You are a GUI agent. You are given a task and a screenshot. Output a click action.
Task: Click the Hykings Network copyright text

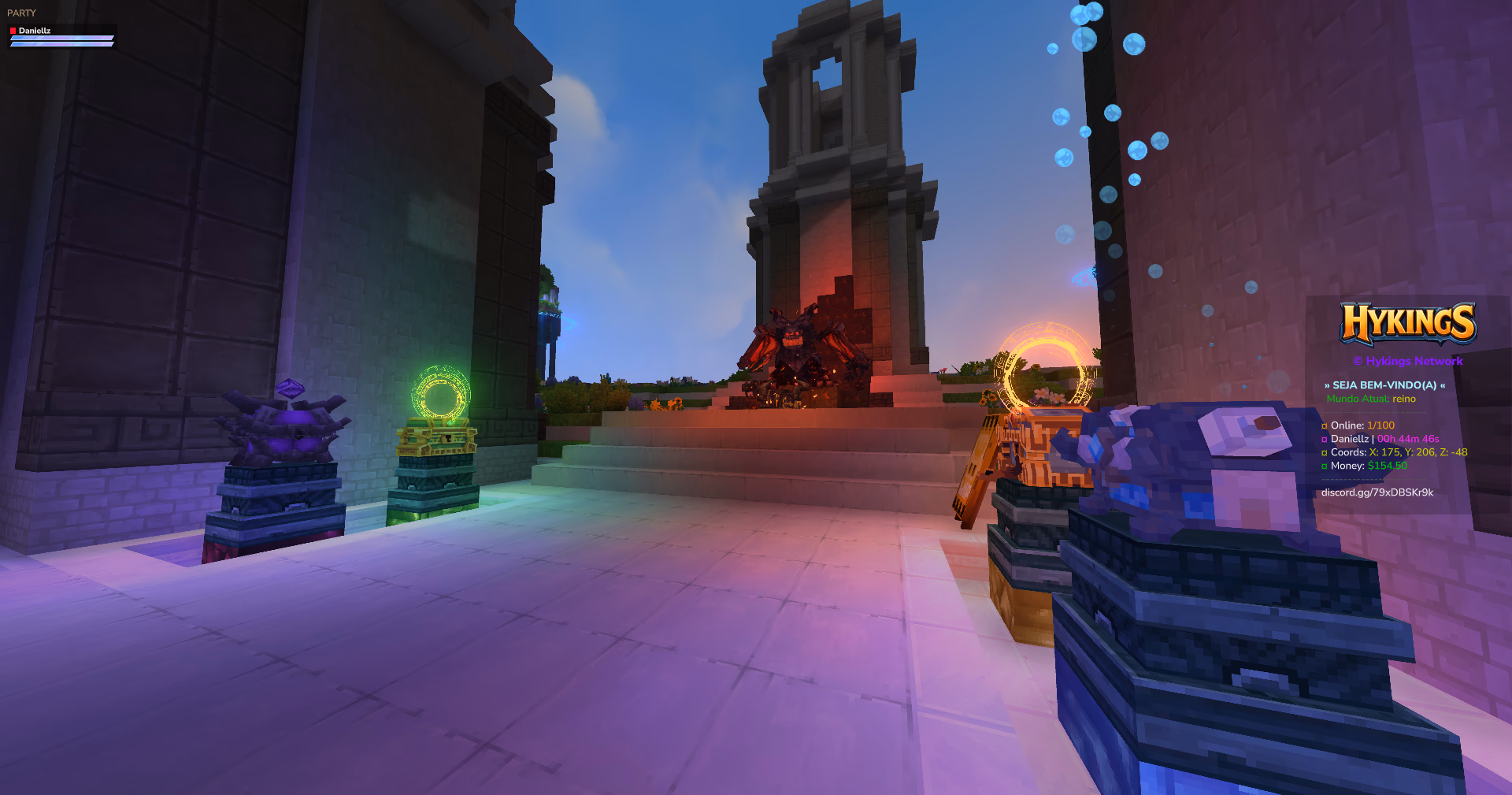pos(1409,361)
